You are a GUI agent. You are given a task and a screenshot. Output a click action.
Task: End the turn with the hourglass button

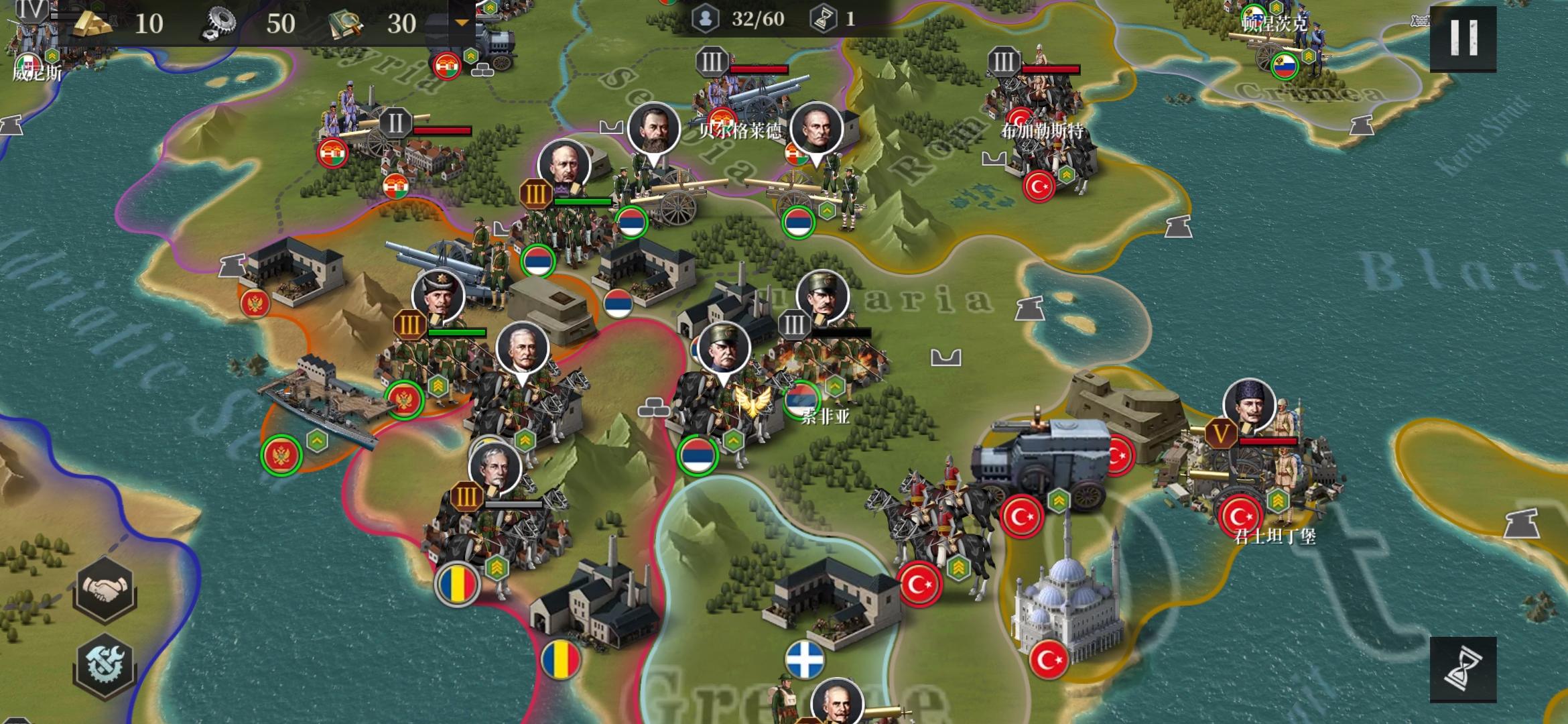tap(1463, 668)
